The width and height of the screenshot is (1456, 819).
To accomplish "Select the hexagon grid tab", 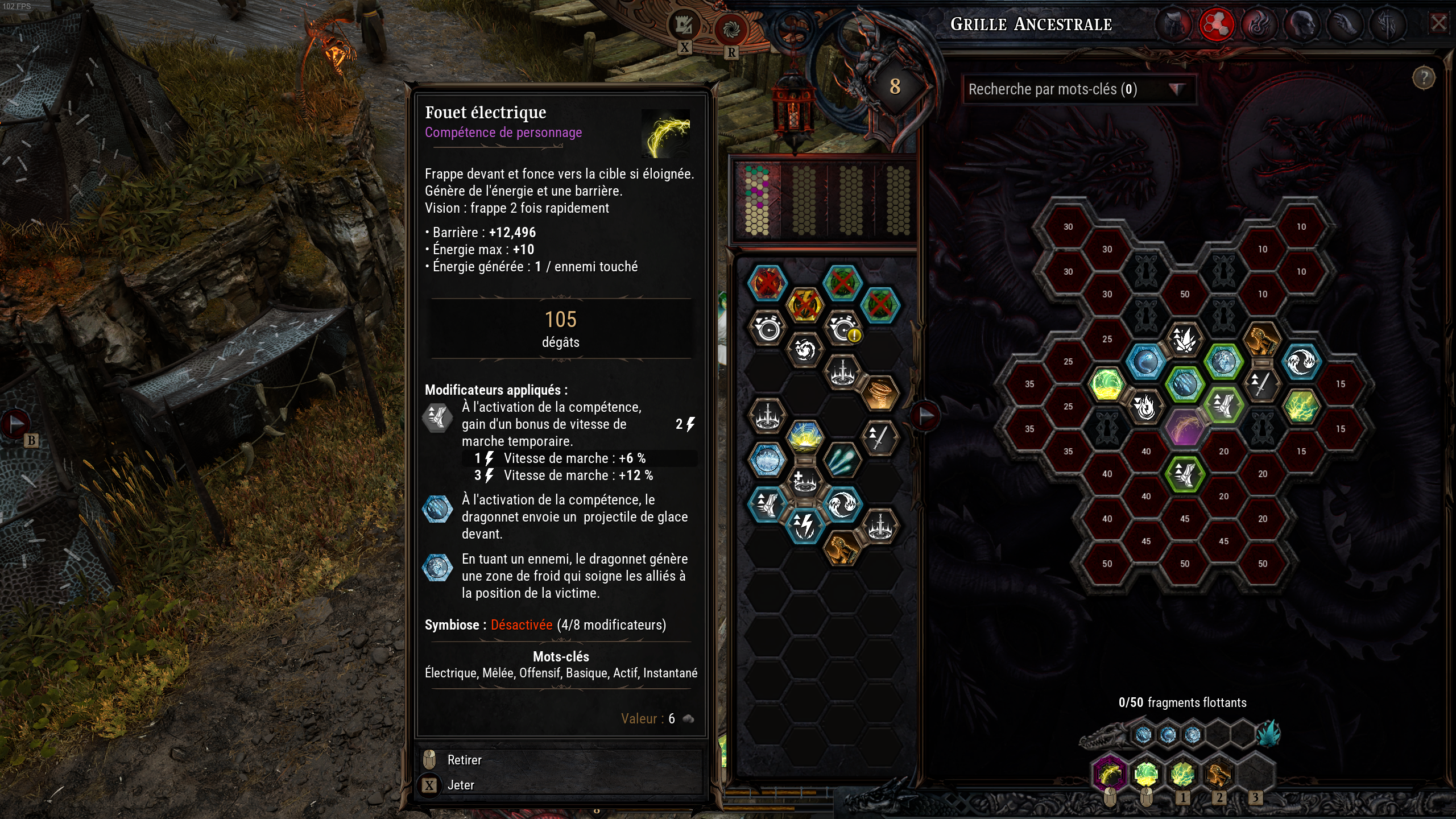I will [x=1216, y=24].
